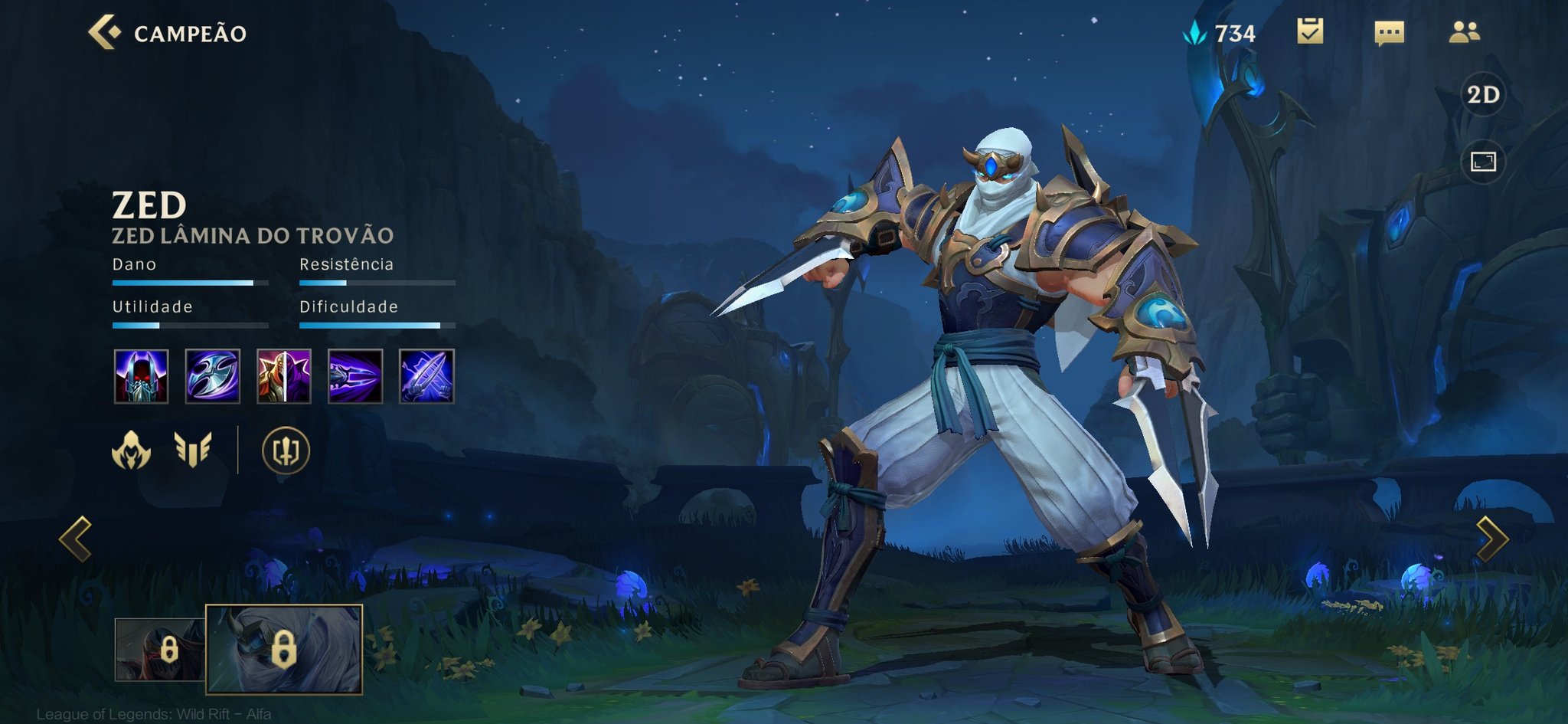Open the missions checklist icon
This screenshot has width=1568, height=724.
pyautogui.click(x=1310, y=31)
